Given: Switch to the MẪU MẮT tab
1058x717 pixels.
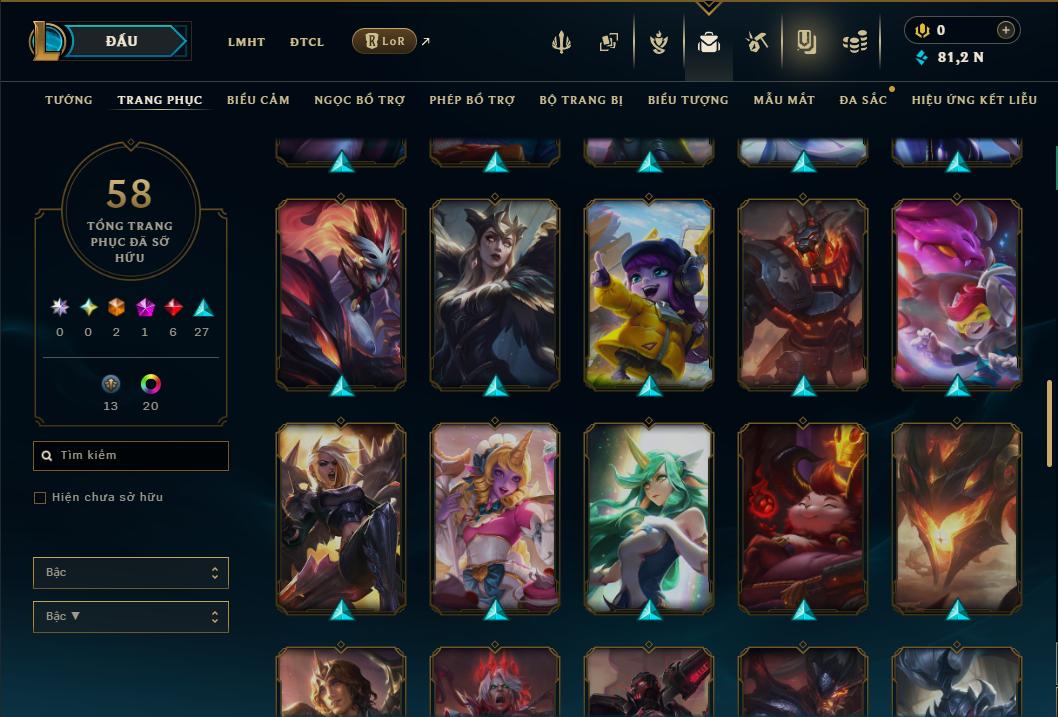Looking at the screenshot, I should pos(784,100).
